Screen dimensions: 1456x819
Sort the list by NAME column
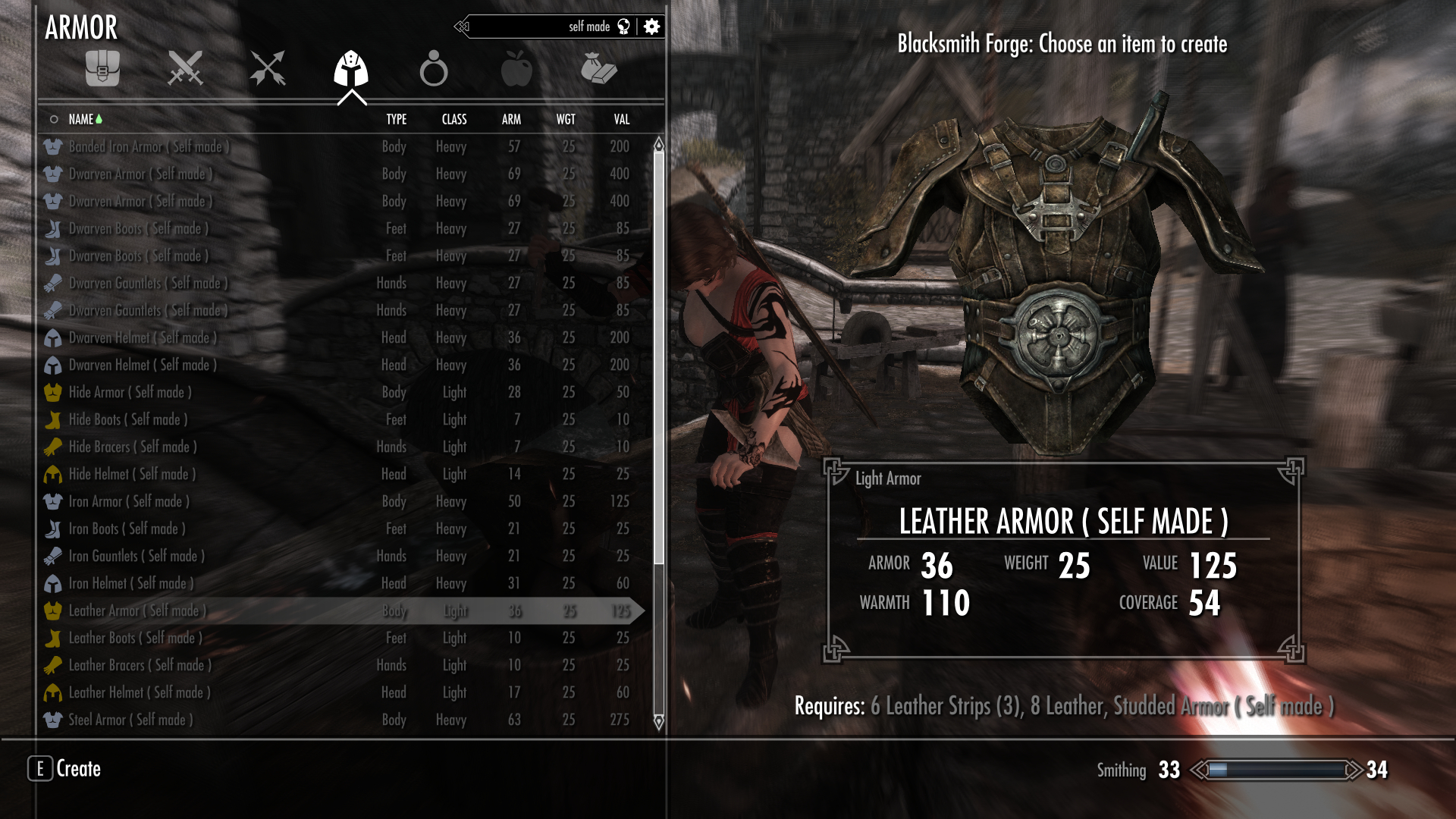[81, 119]
